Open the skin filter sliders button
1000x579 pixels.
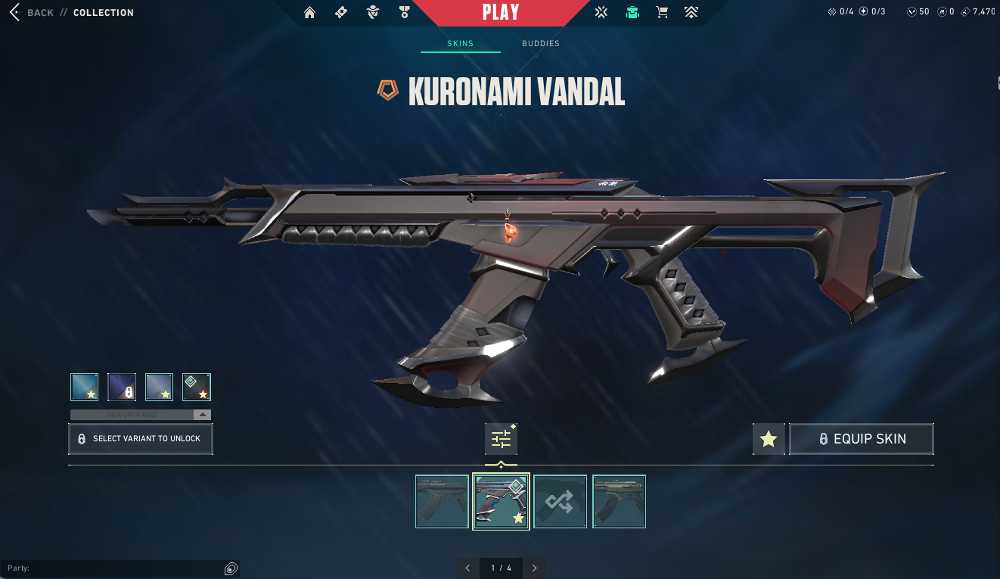[x=501, y=439]
